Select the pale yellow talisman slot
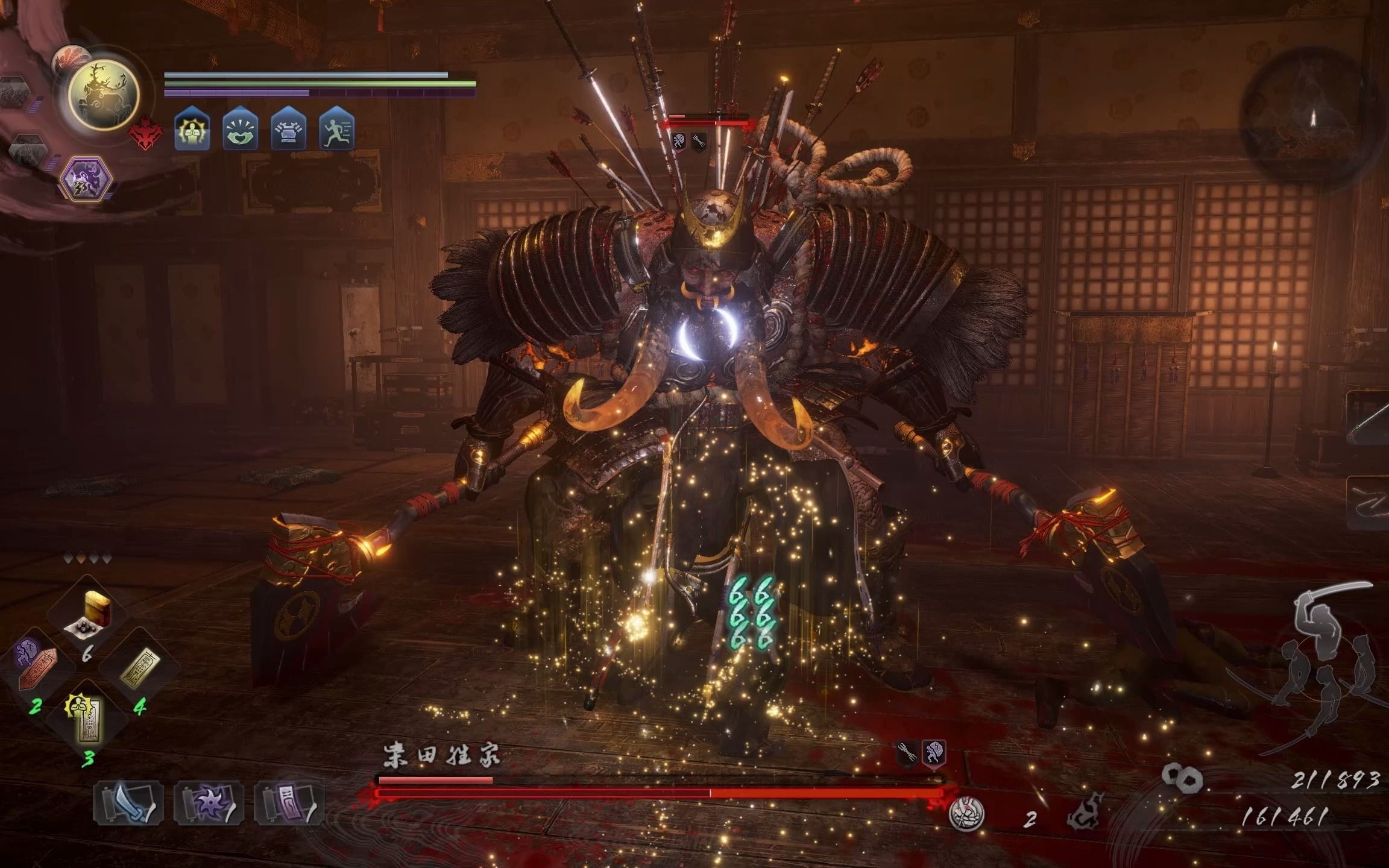Screen dimensions: 1389x868 pyautogui.click(x=139, y=667)
